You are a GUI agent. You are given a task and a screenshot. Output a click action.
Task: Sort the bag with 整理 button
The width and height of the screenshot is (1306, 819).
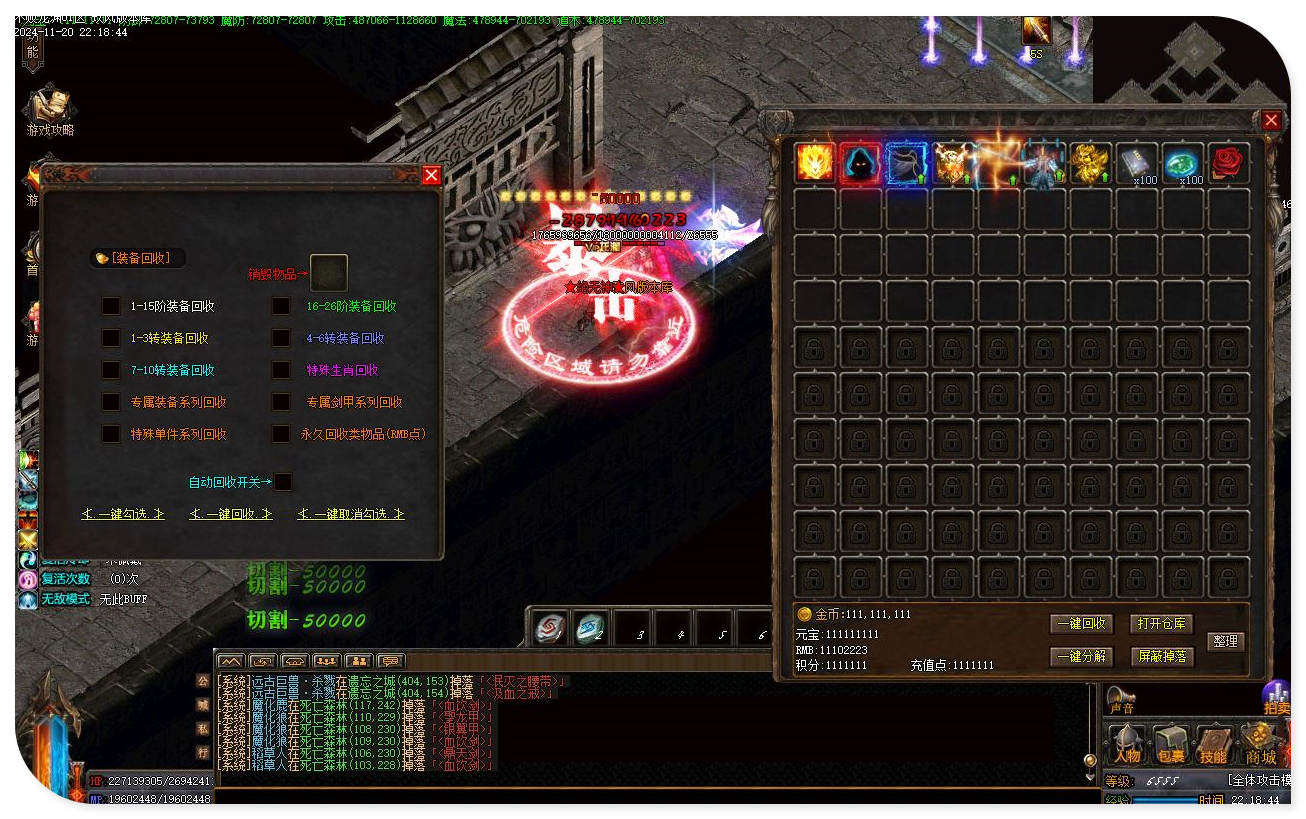coord(1226,641)
